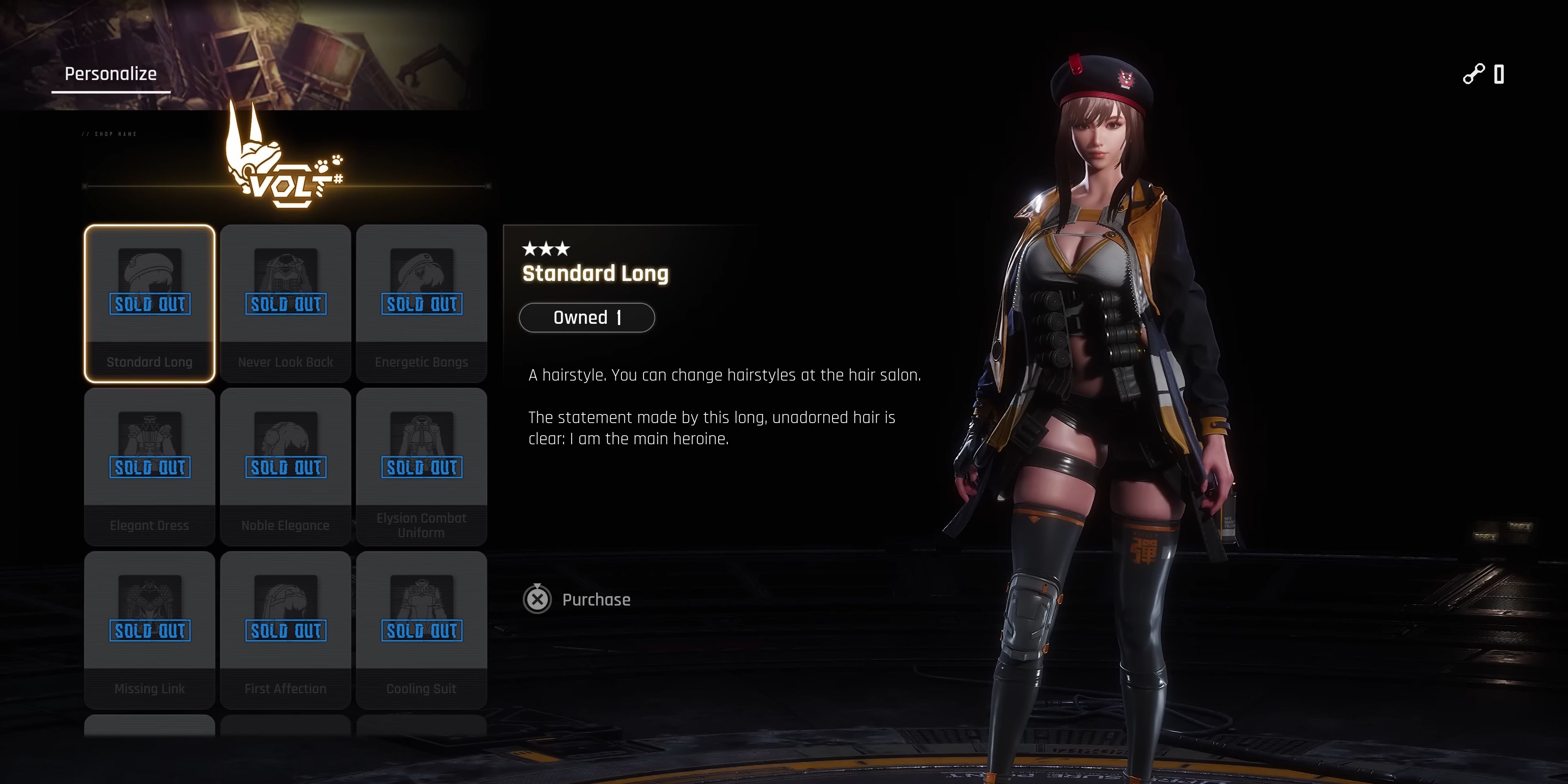The width and height of the screenshot is (1568, 784).
Task: Pick the Elegant Dress outfit tile
Action: (150, 466)
